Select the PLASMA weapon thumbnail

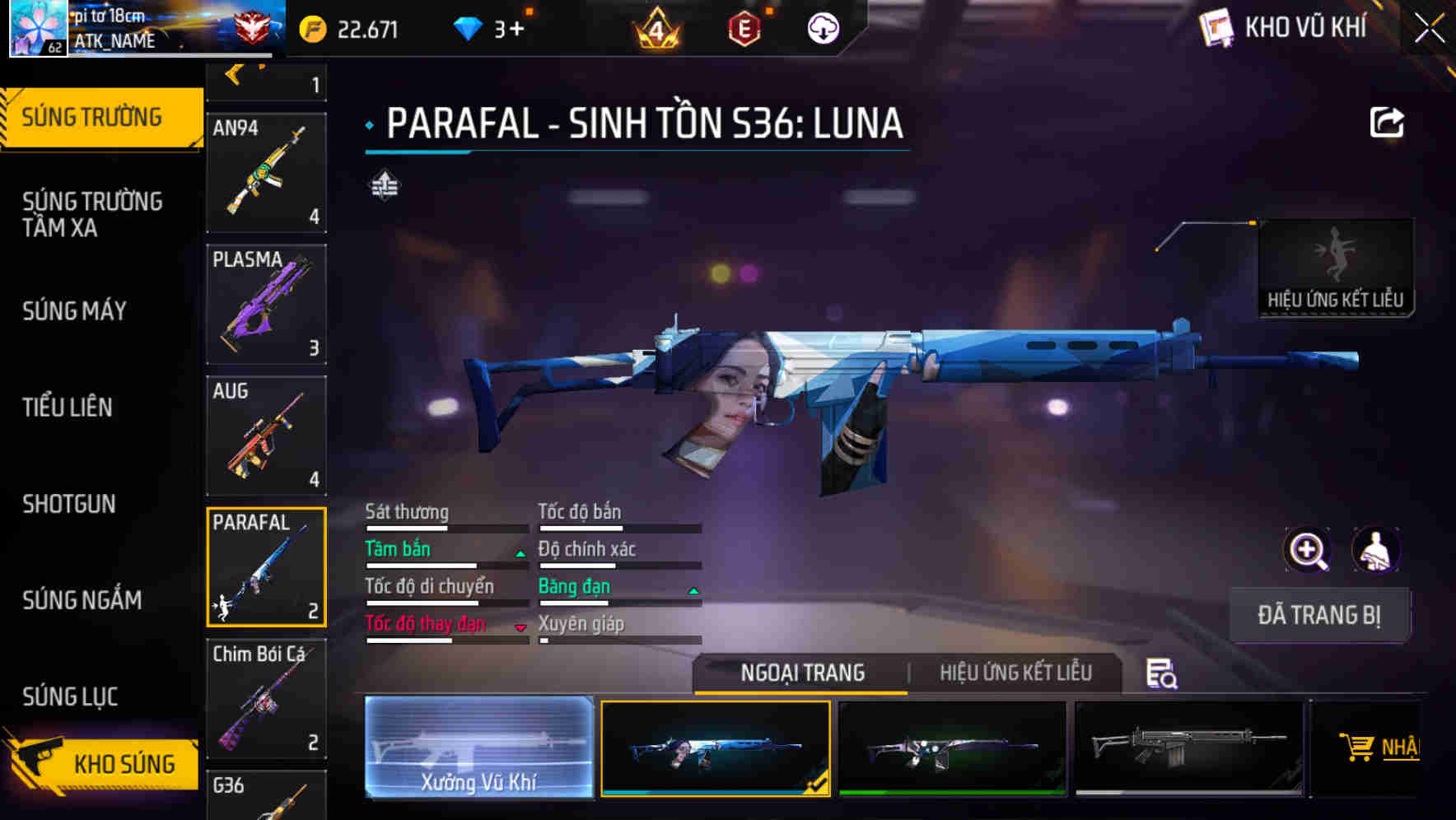point(265,304)
